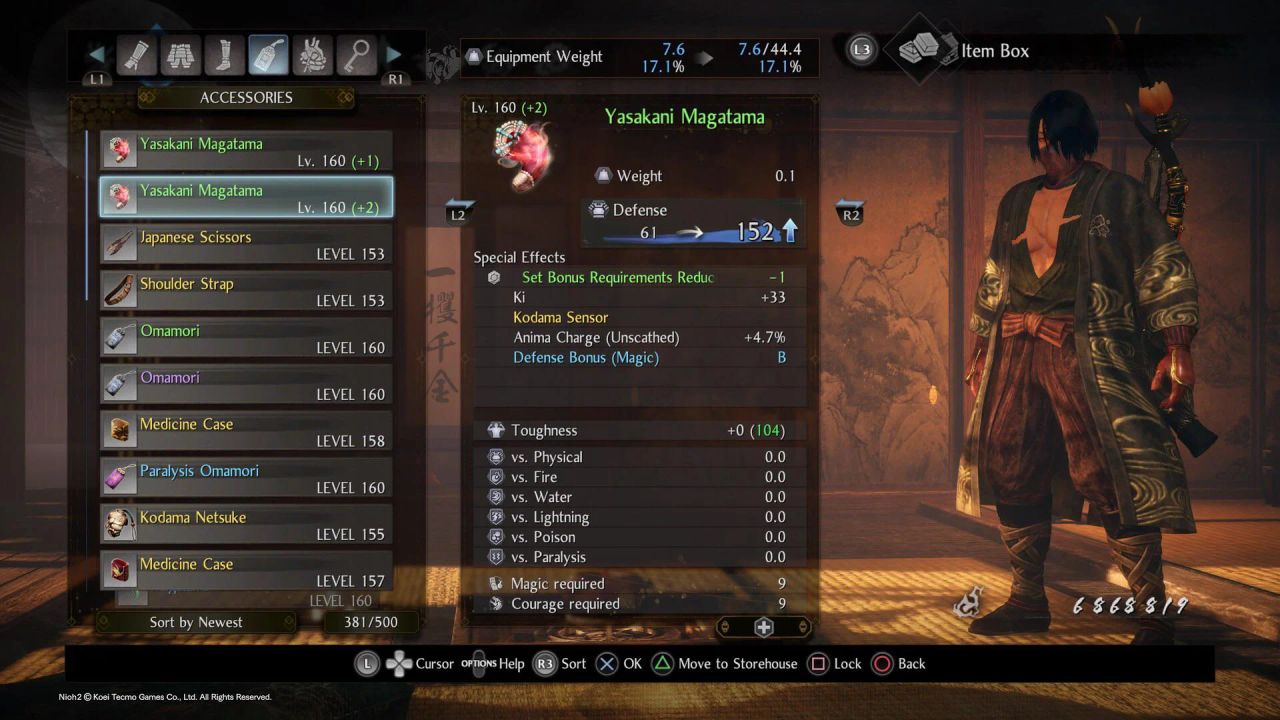Select the green-named Omamori accessory
Viewport: 1280px width, 720px height.
[246, 339]
